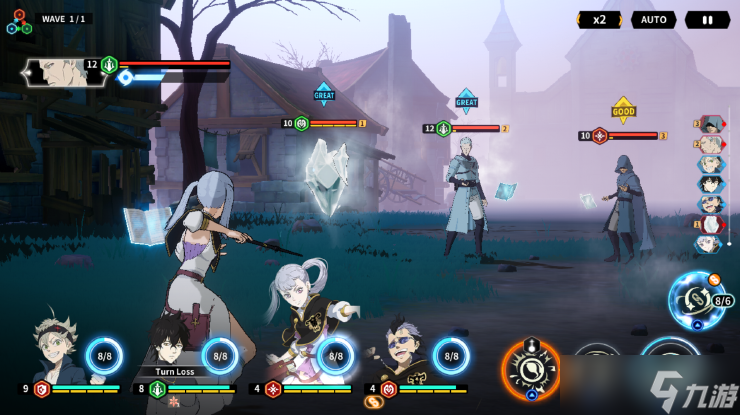The image size is (740, 415).
Task: Toggle the x2 battle speed button
Action: 599,19
